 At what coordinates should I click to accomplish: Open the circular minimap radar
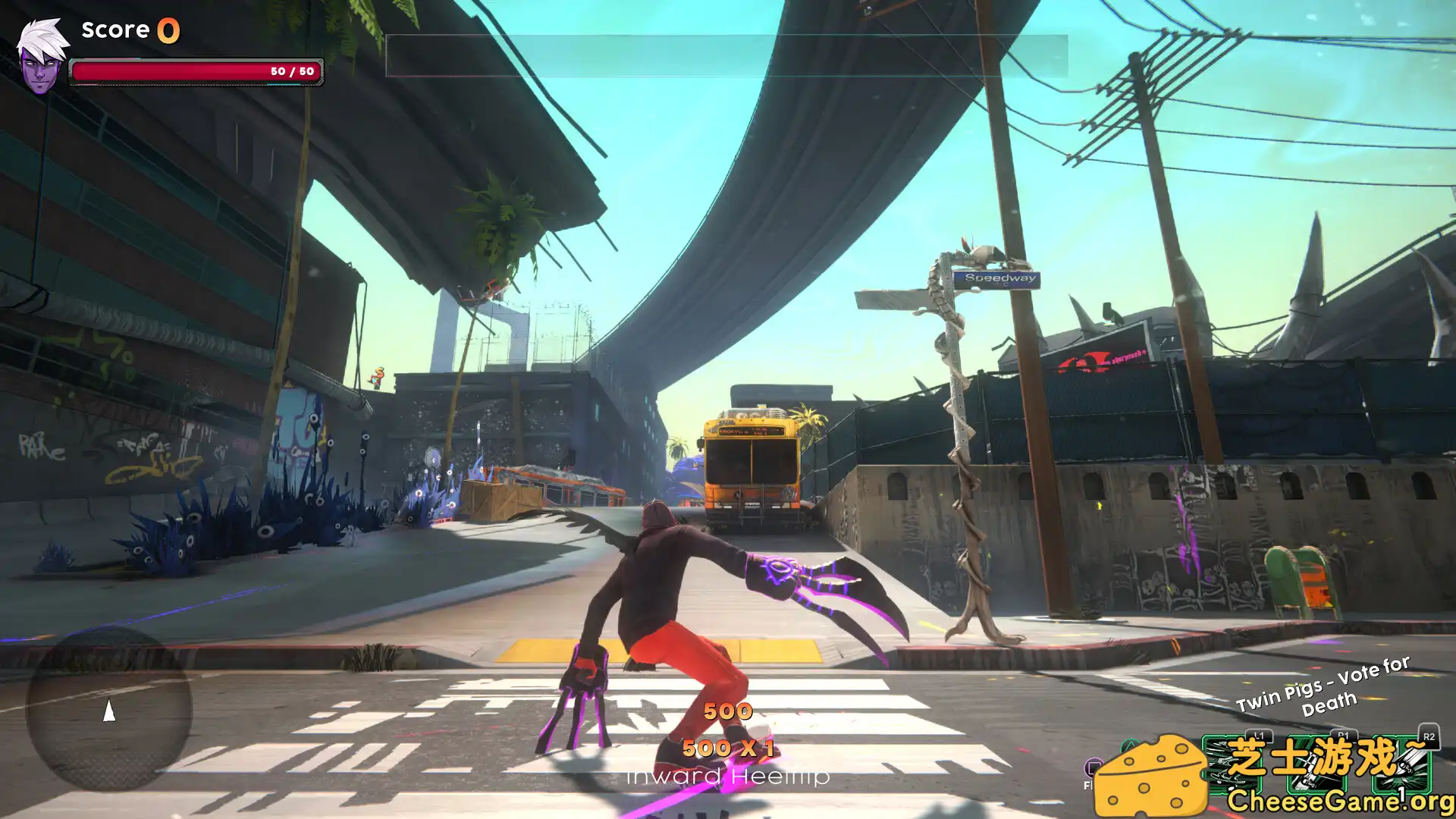[109, 709]
